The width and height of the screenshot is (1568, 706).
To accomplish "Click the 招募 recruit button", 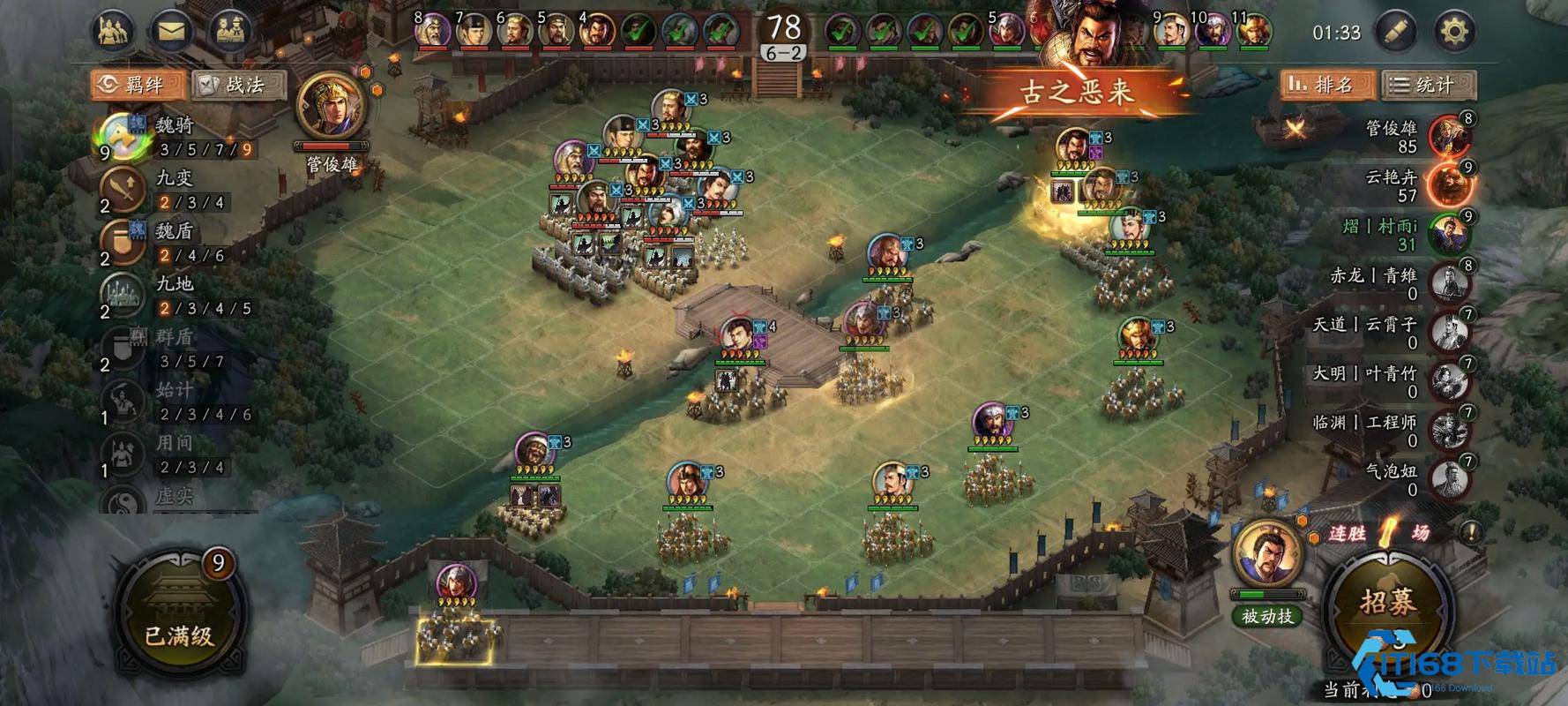I will point(1387,604).
